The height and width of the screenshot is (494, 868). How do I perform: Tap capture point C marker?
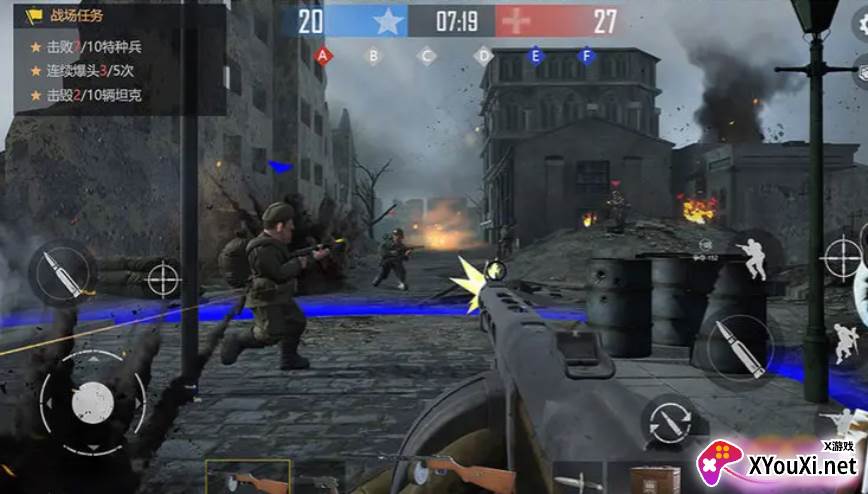(427, 56)
